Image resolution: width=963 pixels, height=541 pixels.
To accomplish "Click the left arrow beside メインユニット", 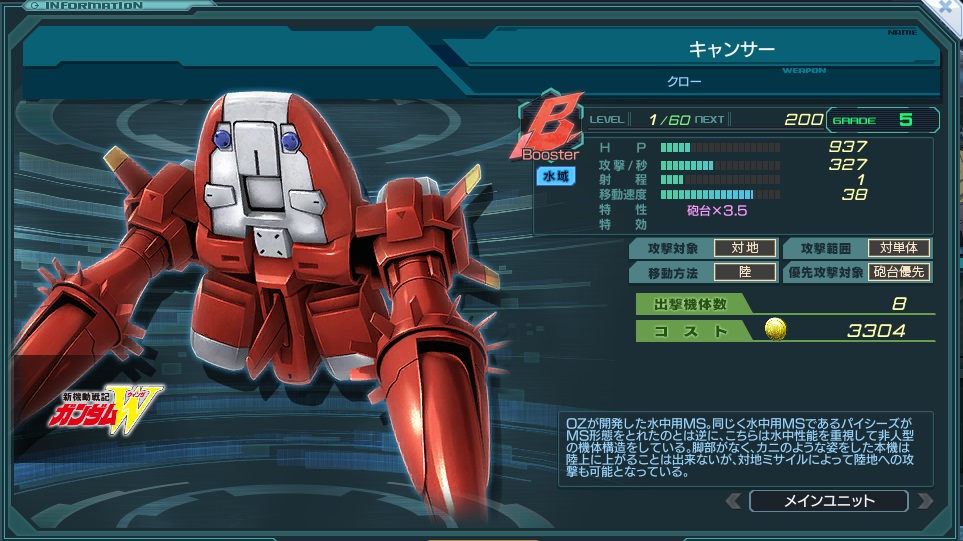I will 733,501.
